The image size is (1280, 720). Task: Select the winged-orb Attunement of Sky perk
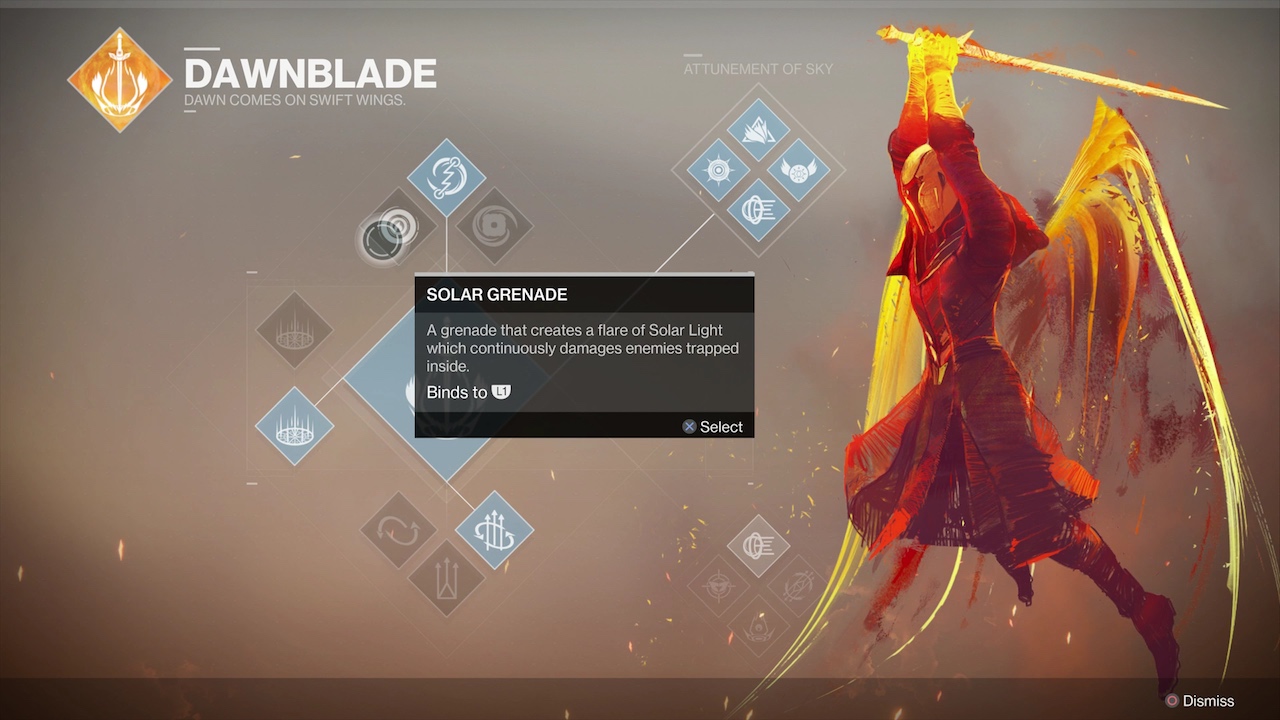point(798,169)
